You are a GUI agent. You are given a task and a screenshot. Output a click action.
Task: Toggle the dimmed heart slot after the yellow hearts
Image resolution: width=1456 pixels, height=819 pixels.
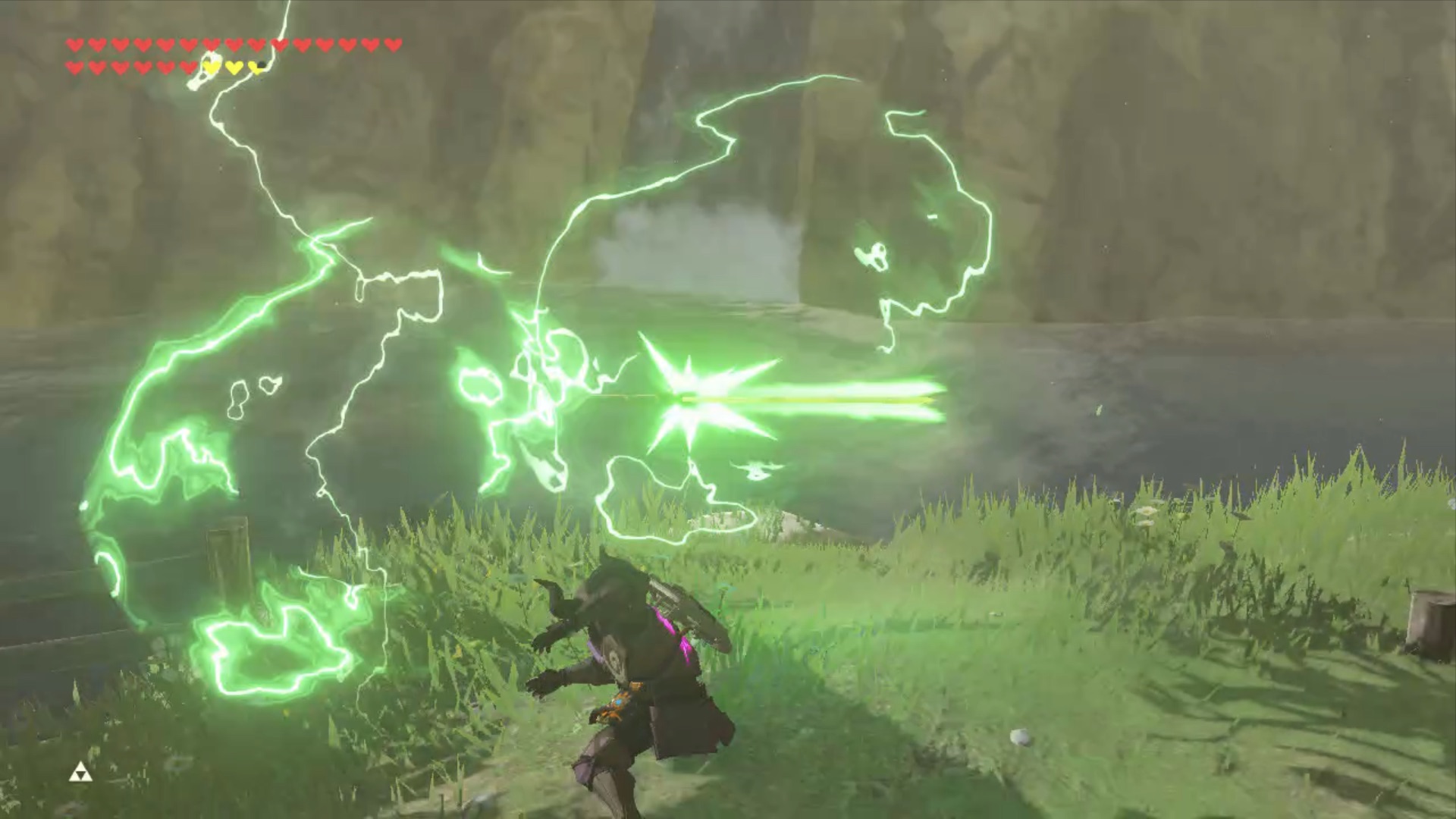(262, 64)
